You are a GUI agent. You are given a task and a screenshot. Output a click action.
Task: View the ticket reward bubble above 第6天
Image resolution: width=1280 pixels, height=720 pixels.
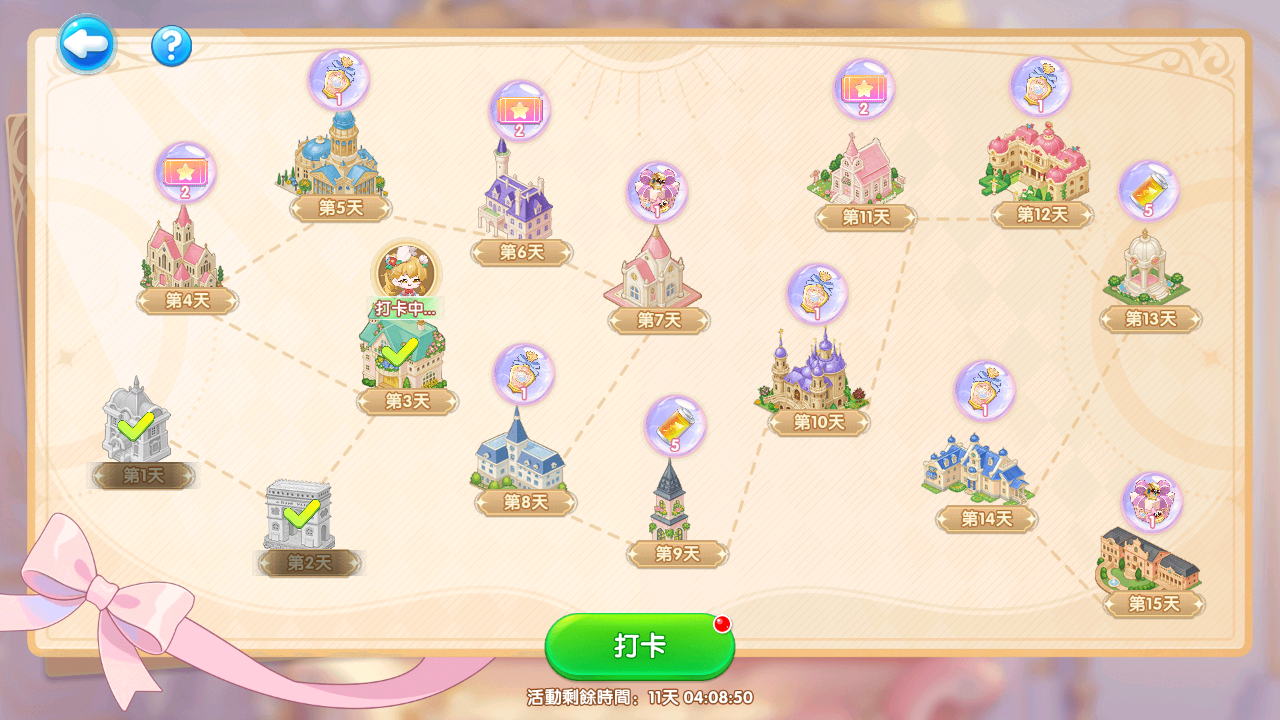[519, 110]
